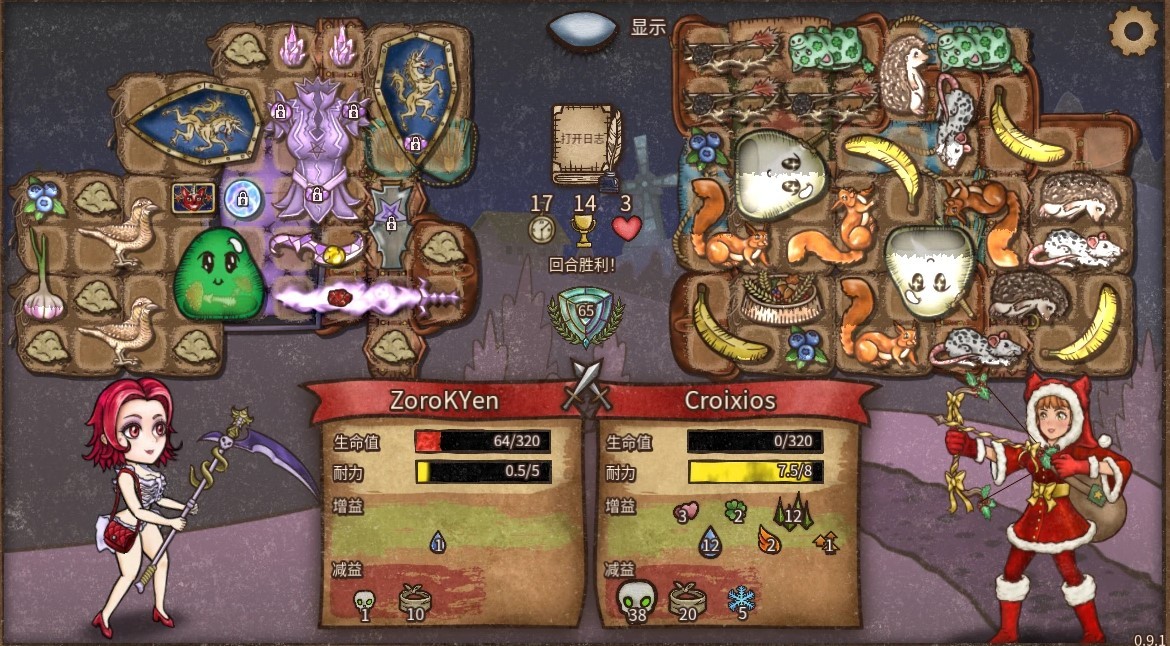Select the blue locked orb item
1170x646 pixels.
(242, 200)
